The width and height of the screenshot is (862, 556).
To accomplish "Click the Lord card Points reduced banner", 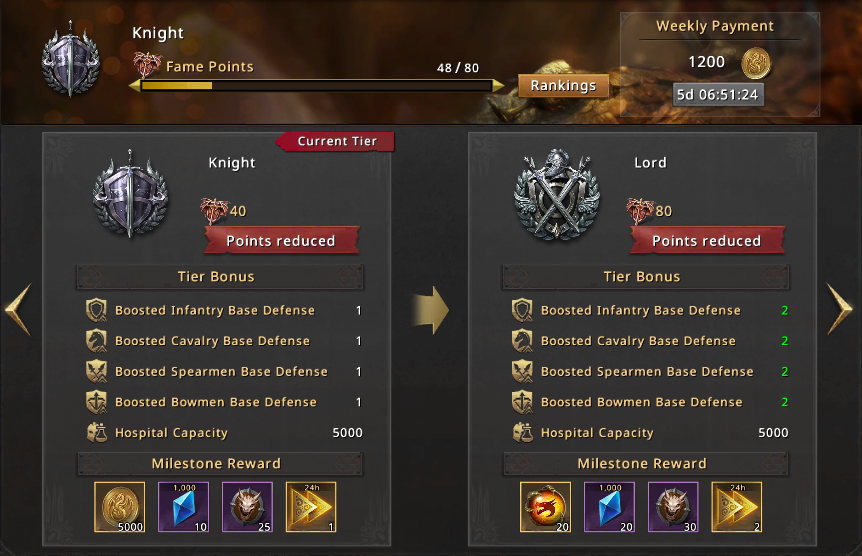I will (x=706, y=241).
